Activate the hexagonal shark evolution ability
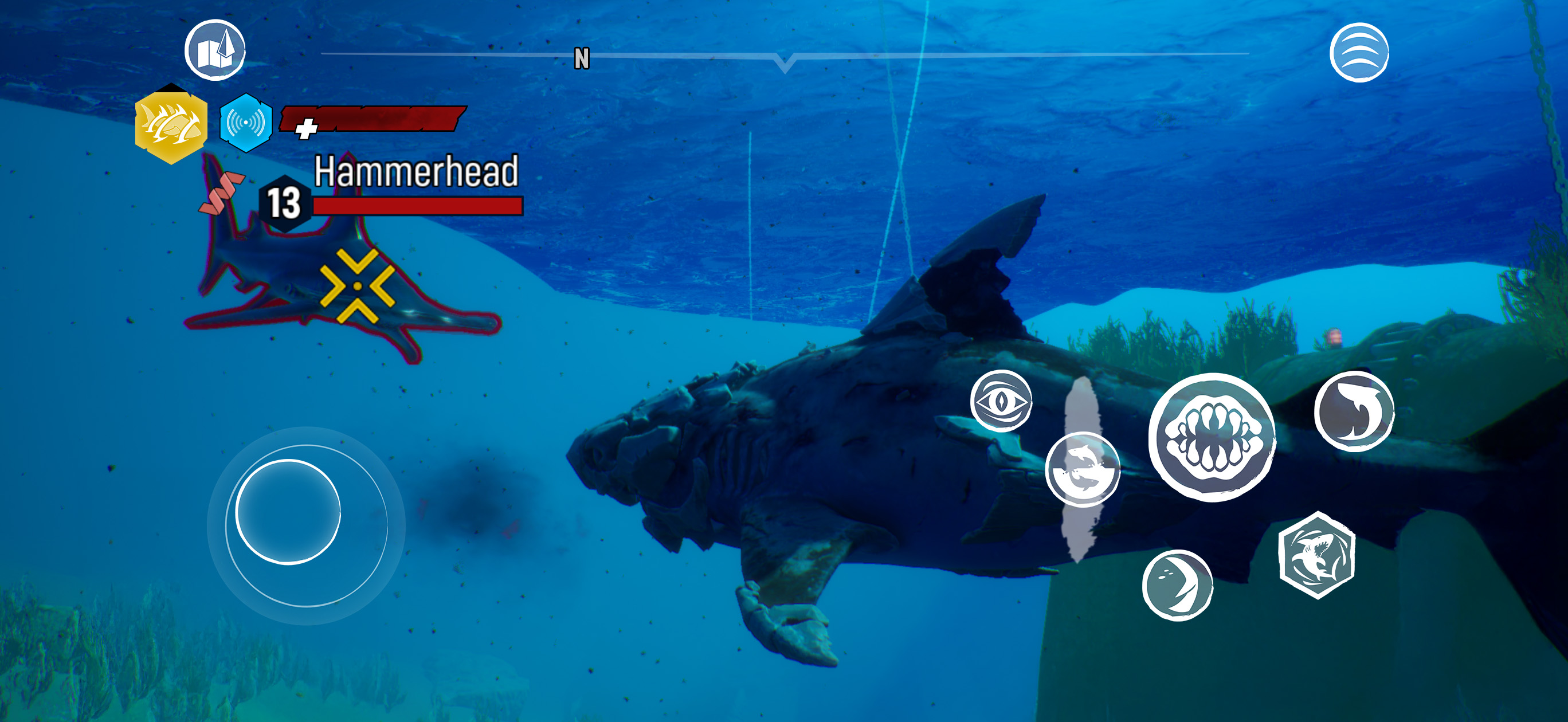1568x722 pixels. coord(1316,555)
